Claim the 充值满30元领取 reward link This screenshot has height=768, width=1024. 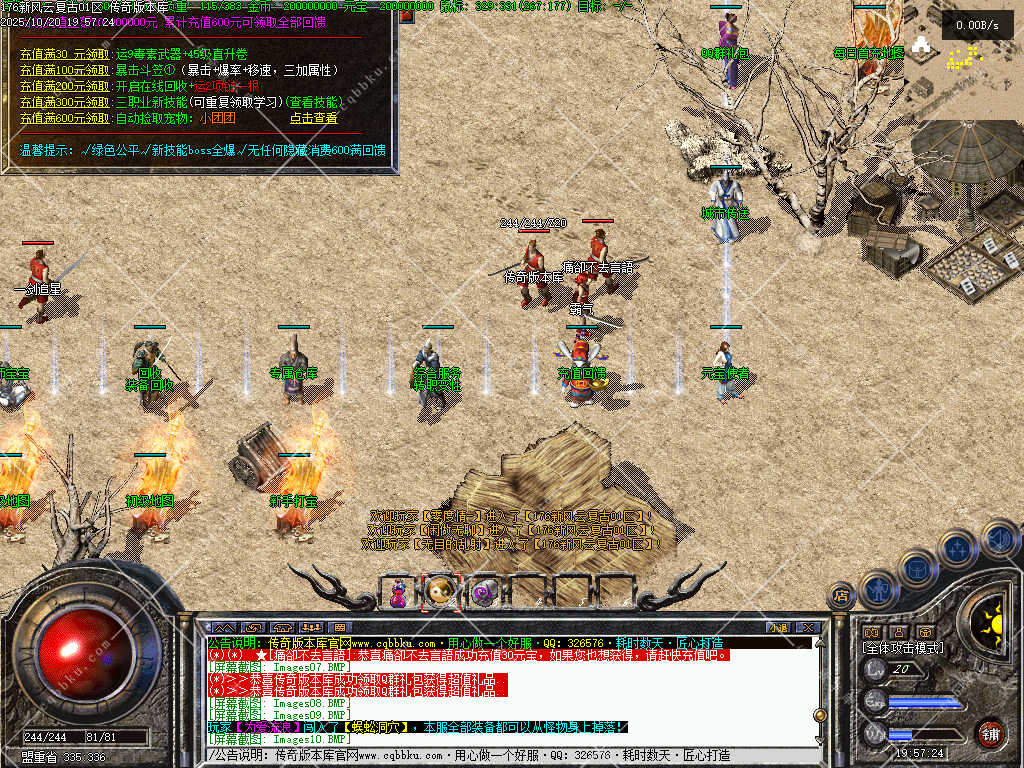point(65,54)
